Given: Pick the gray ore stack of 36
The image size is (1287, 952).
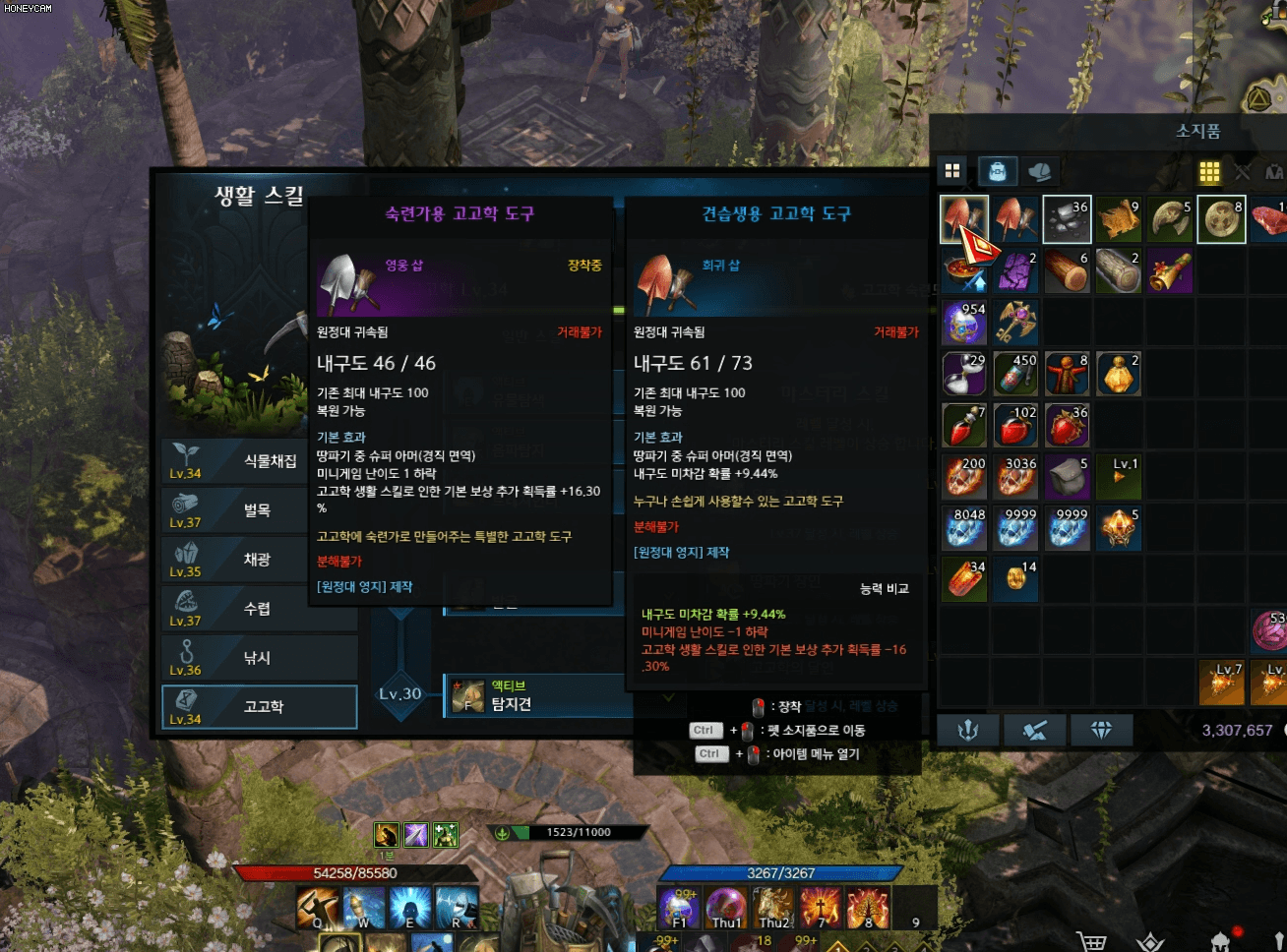Looking at the screenshot, I should tap(1067, 218).
